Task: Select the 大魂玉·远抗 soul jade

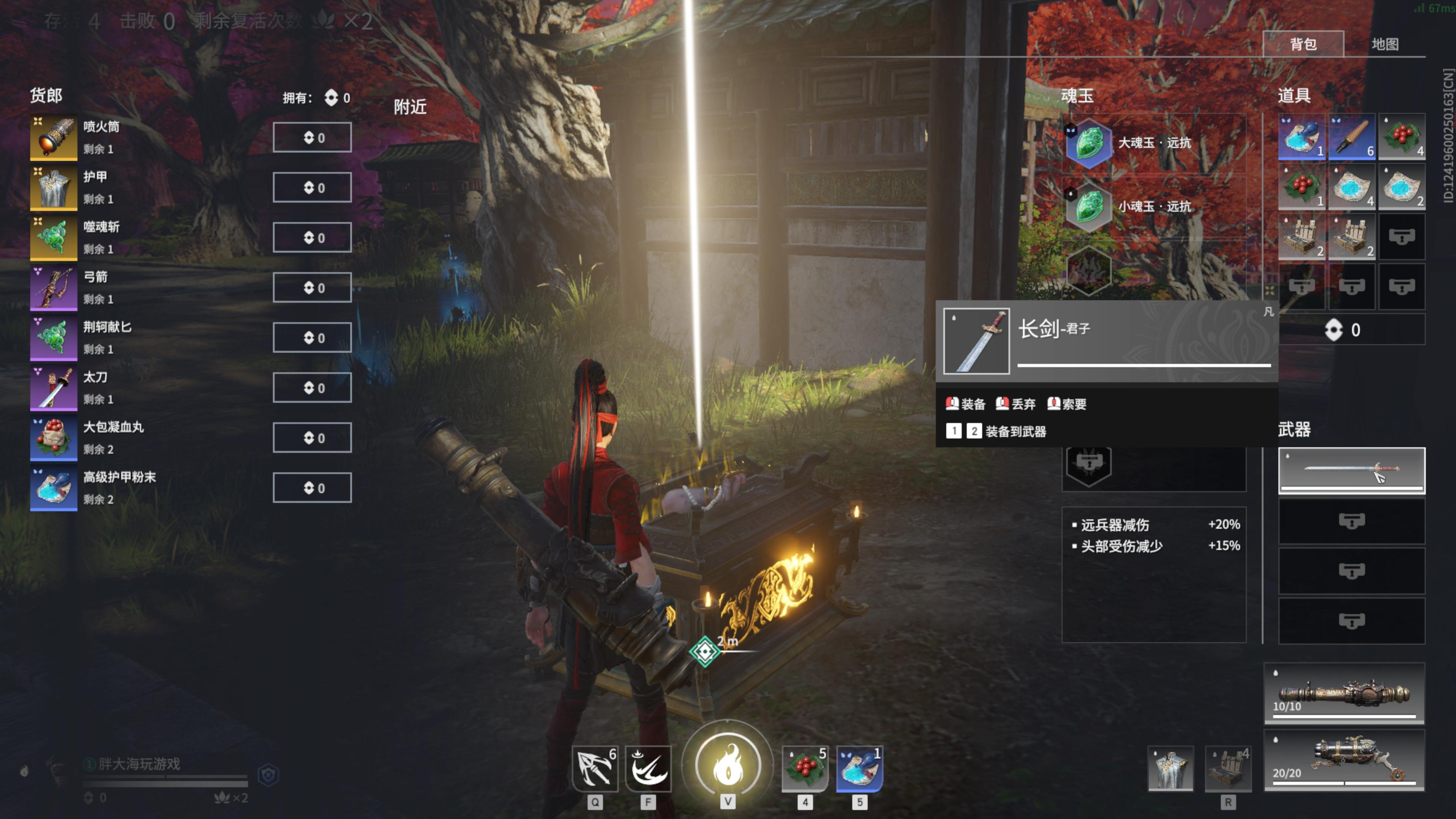Action: 1153,143
